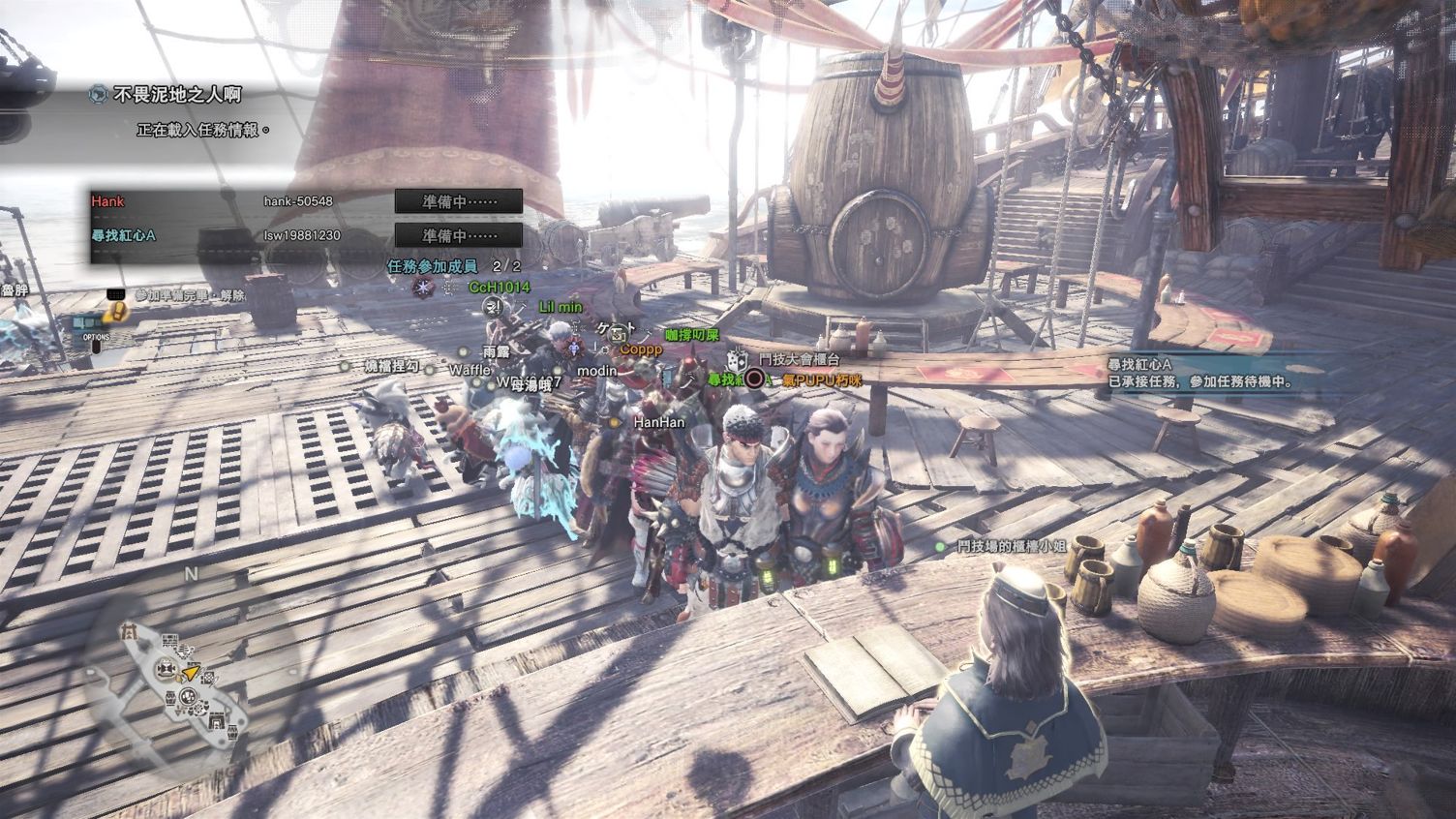The height and width of the screenshot is (819, 1456).
Task: Click Hank's 準備中 status button
Action: tap(459, 201)
